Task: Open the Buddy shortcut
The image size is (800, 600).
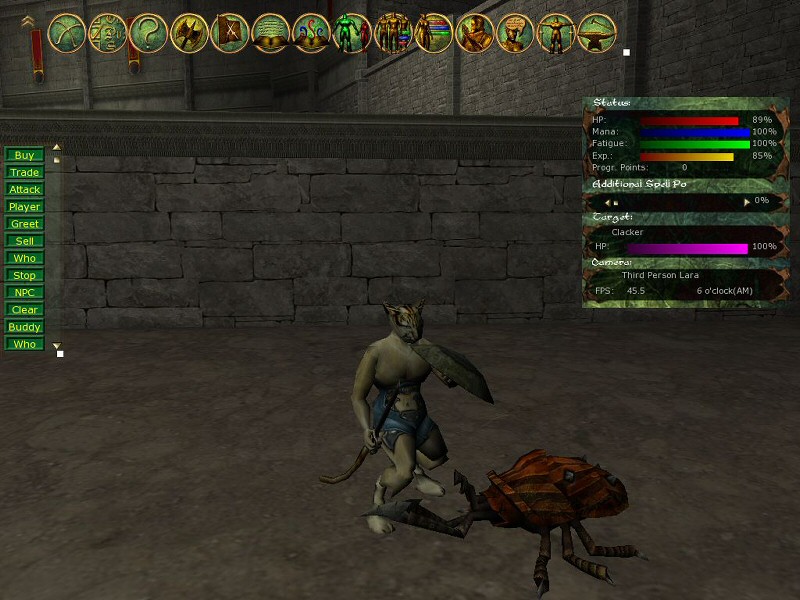Action: pyautogui.click(x=24, y=327)
